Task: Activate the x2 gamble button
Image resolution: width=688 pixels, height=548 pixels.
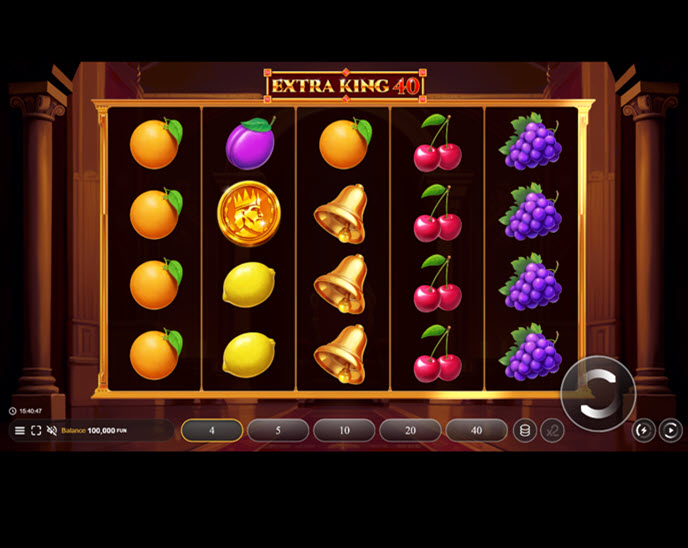Action: 551,430
